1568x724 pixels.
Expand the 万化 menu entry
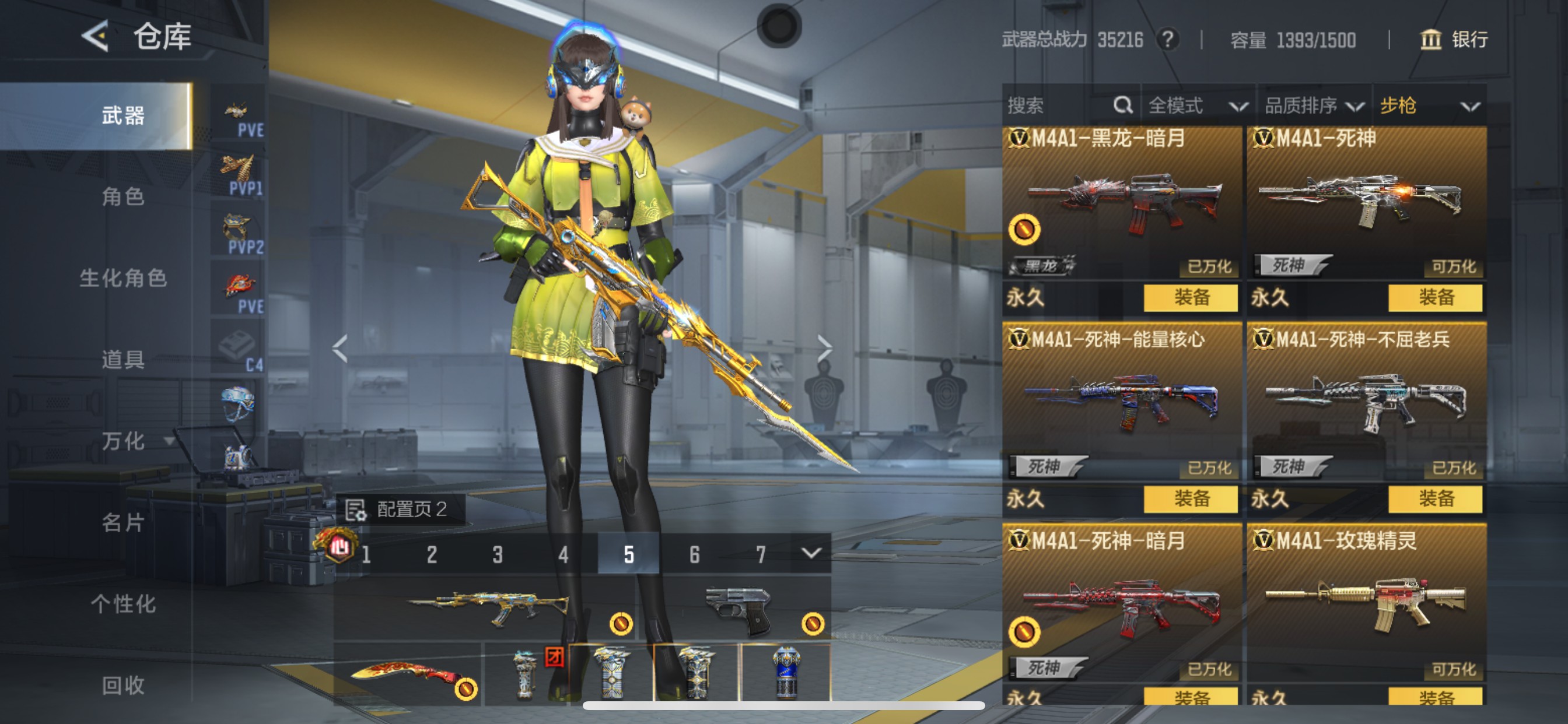[134, 441]
